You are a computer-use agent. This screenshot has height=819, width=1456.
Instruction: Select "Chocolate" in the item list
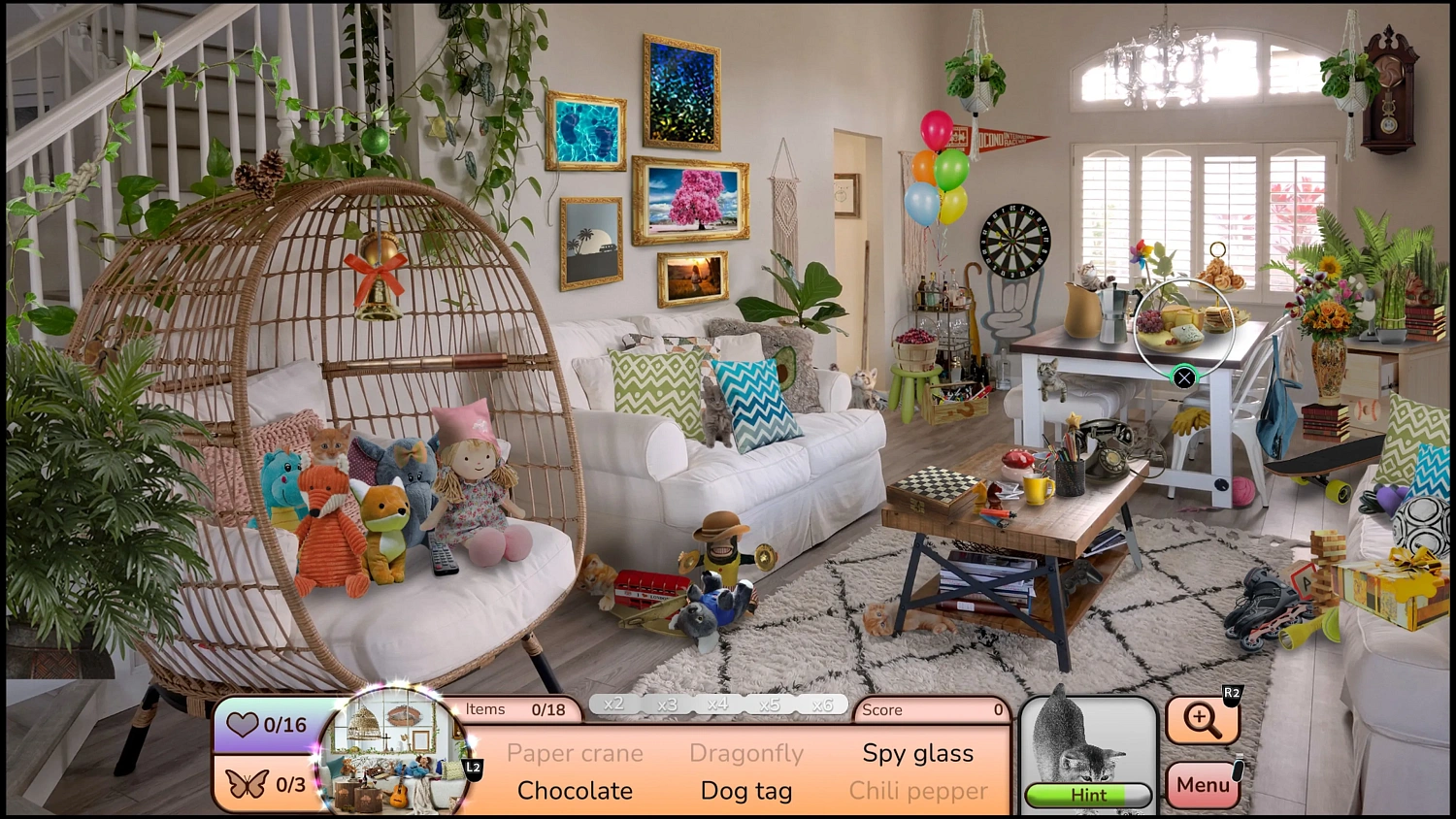(574, 791)
